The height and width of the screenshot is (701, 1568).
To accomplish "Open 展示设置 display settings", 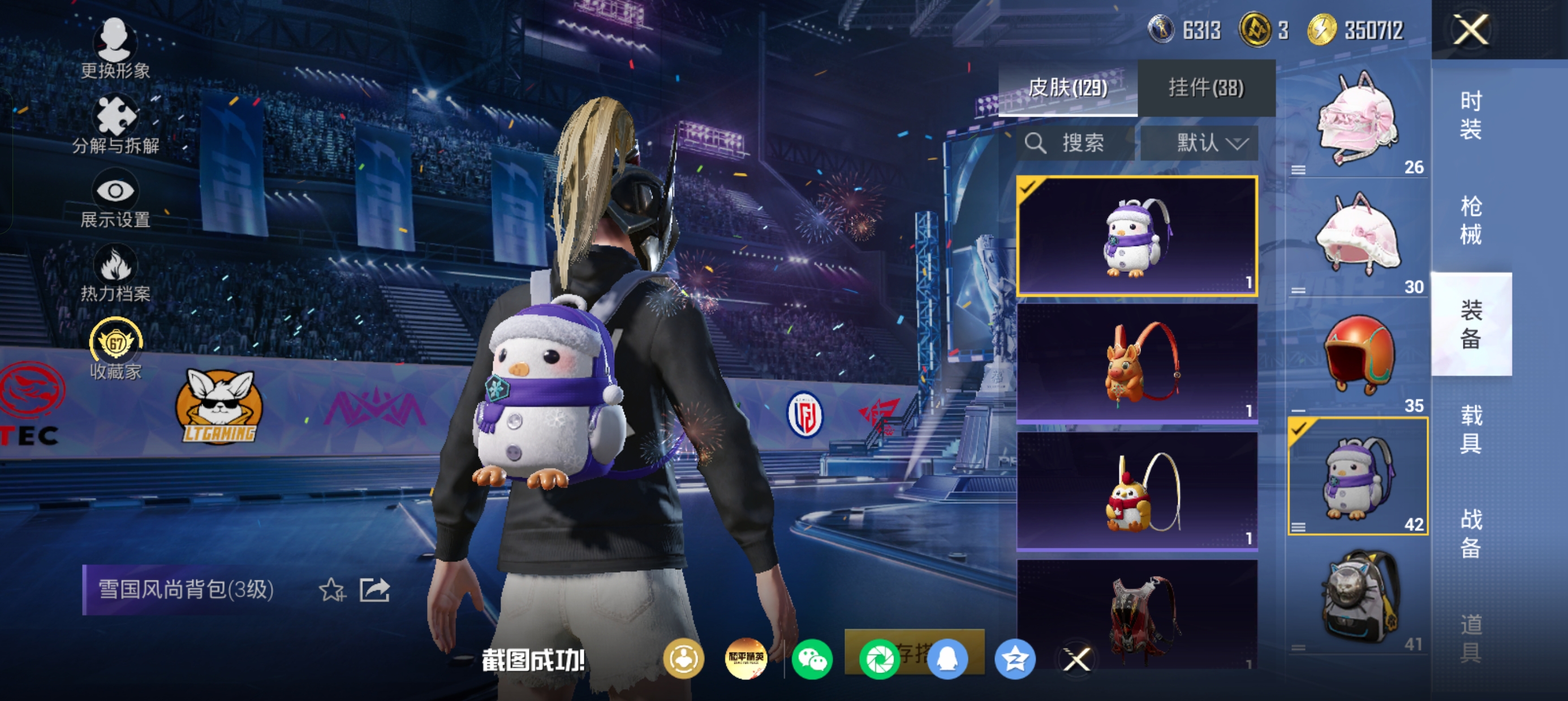I will click(x=115, y=201).
